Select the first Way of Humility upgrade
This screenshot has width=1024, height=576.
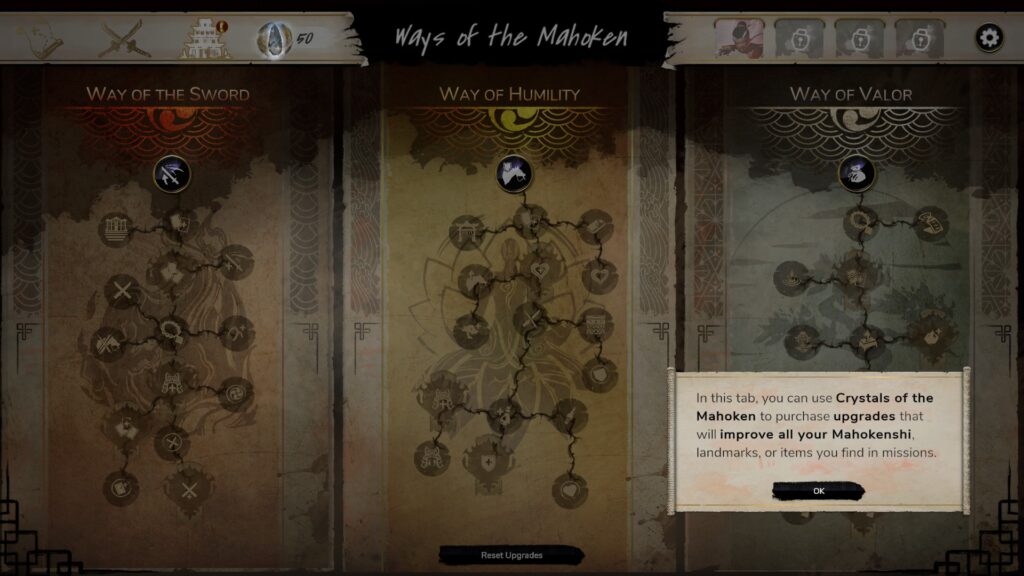pyautogui.click(x=514, y=175)
